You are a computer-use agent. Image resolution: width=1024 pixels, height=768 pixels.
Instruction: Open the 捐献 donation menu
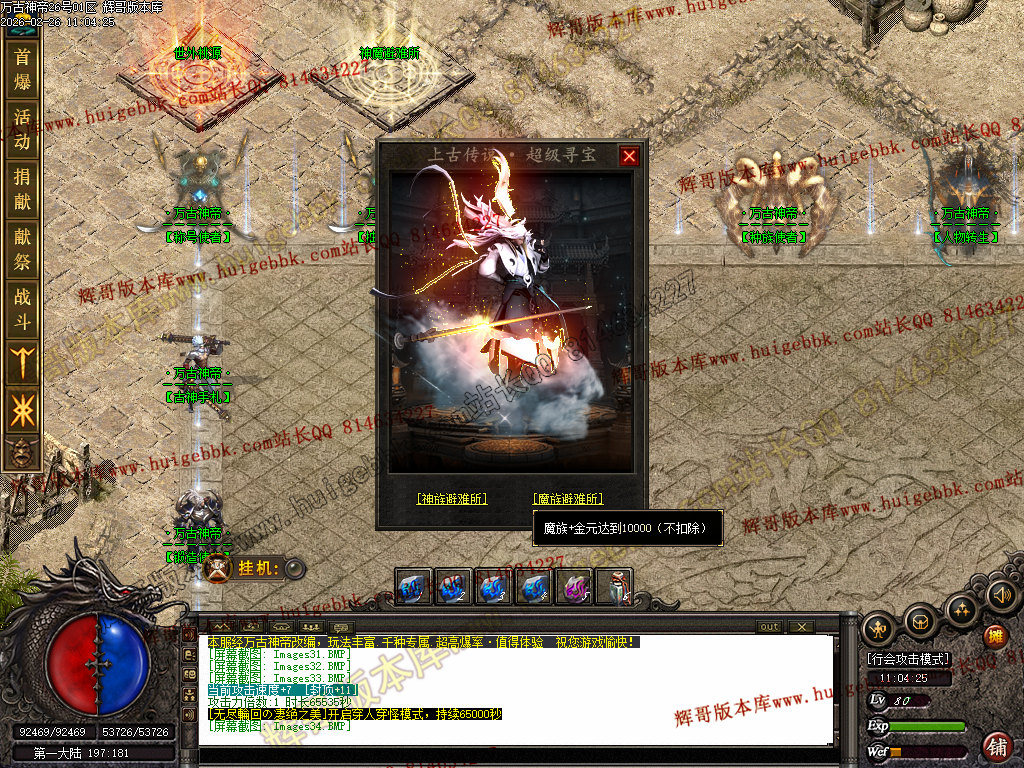click(22, 190)
